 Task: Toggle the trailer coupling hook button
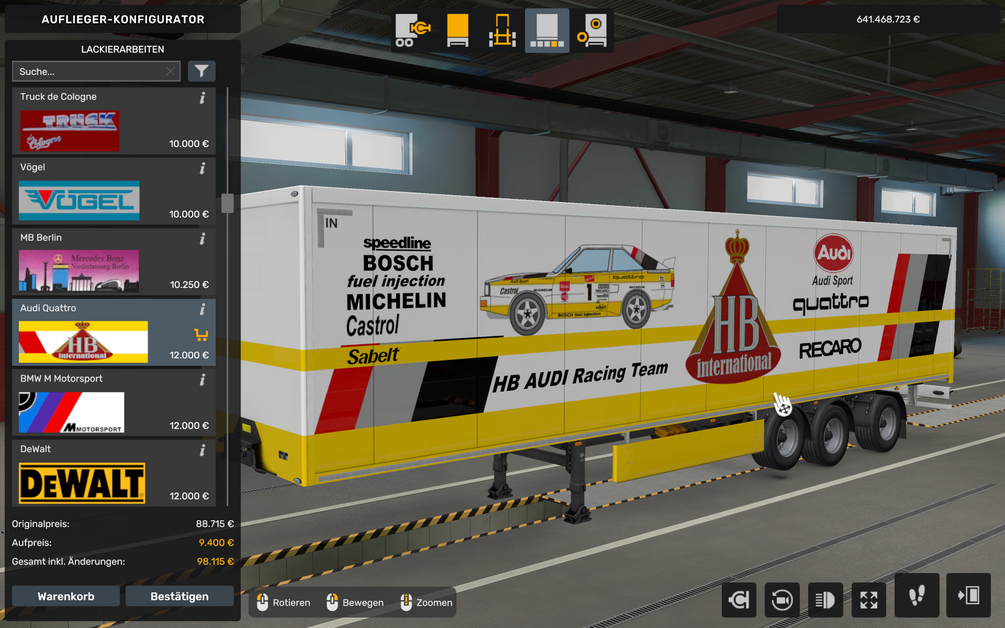(x=739, y=599)
